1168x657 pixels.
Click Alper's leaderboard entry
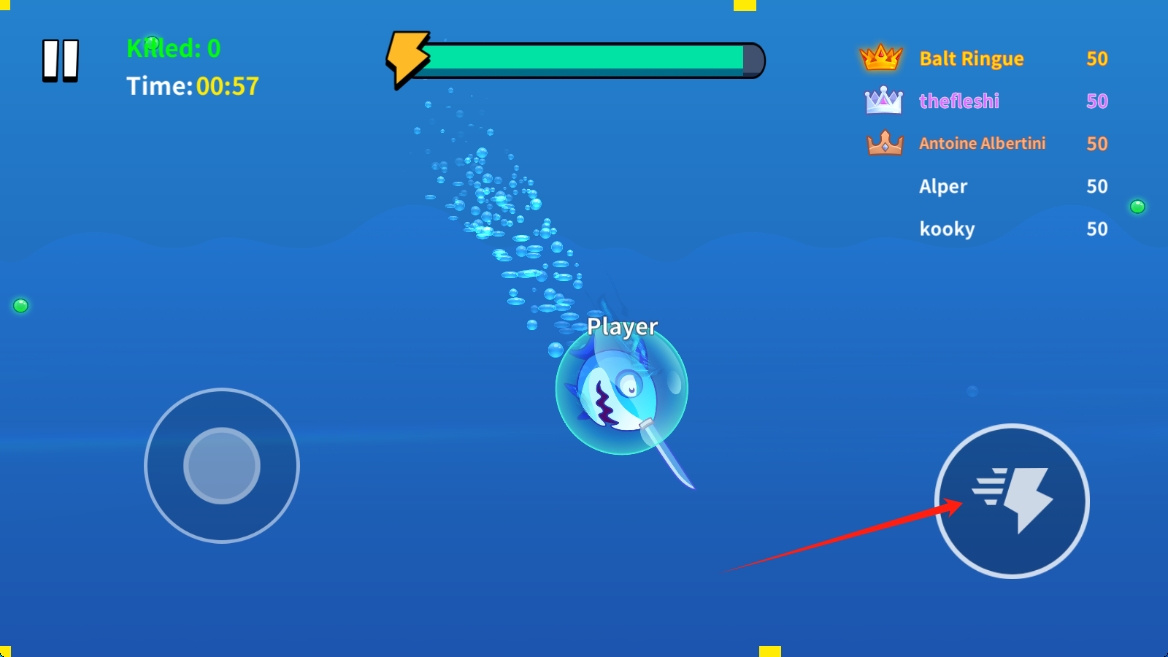click(x=943, y=187)
